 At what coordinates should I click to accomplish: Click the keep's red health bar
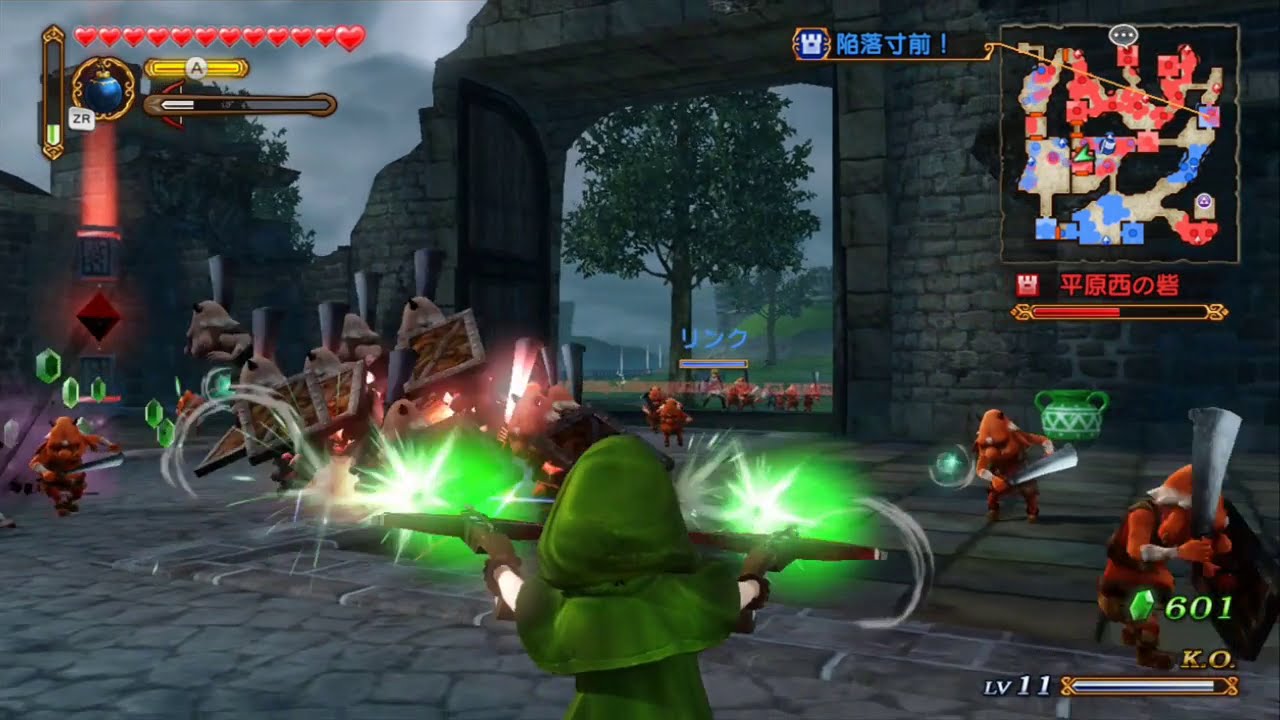(x=1116, y=310)
